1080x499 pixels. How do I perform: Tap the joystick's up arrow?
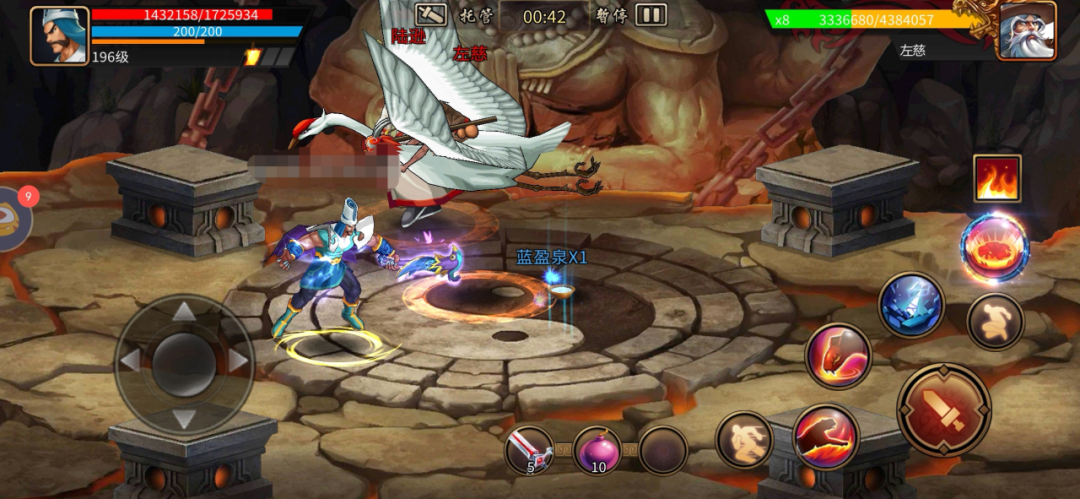coord(184,313)
